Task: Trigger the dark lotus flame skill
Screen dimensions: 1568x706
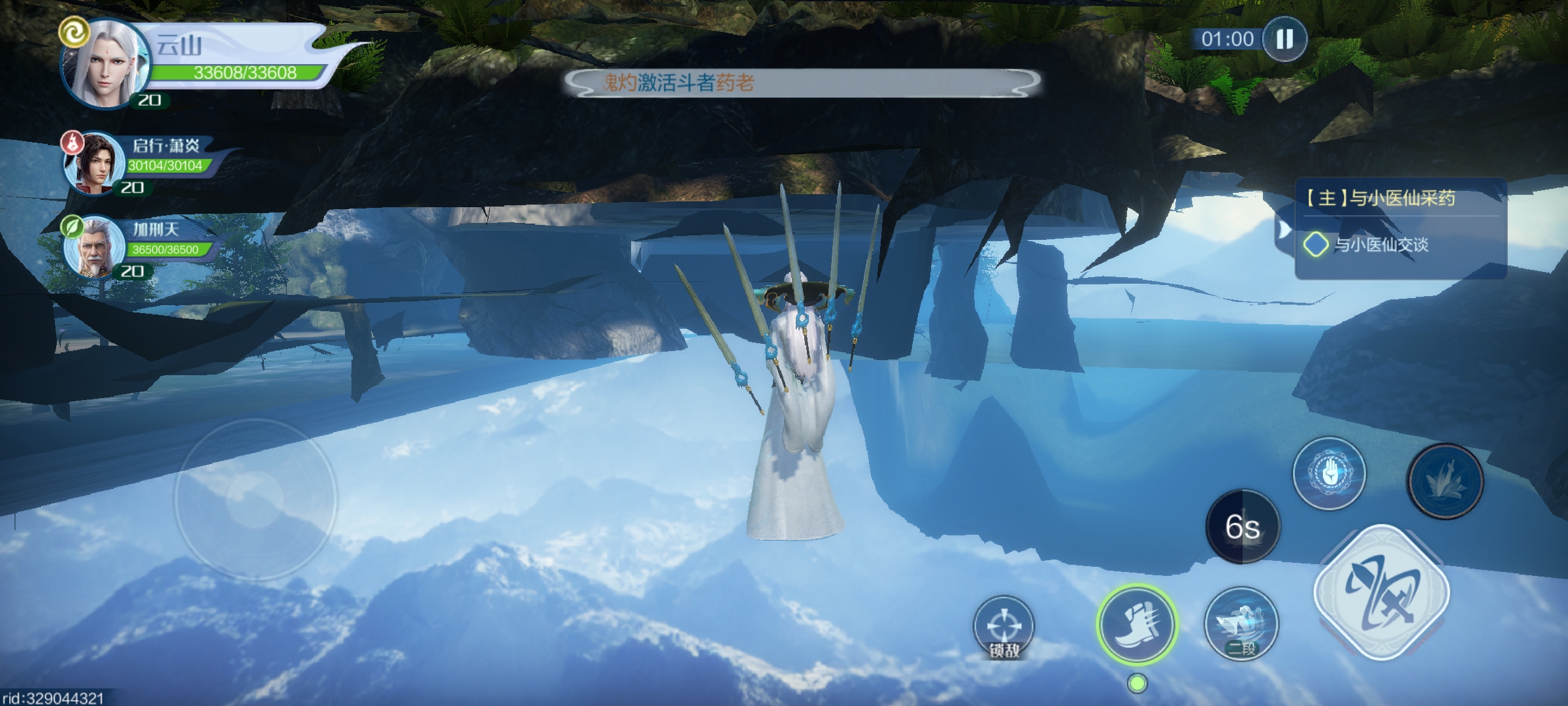Action: (1445, 481)
